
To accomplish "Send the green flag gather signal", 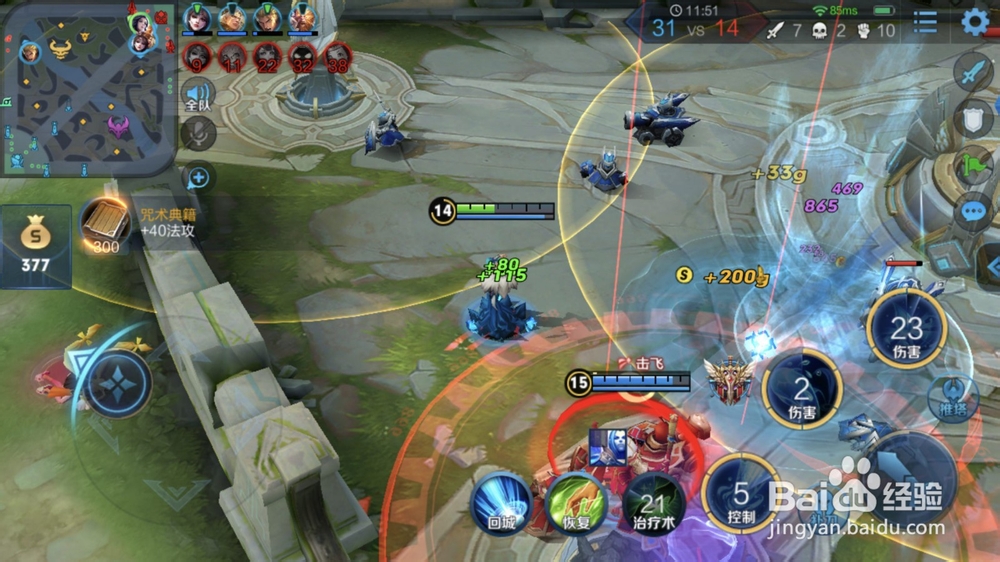I will click(972, 166).
